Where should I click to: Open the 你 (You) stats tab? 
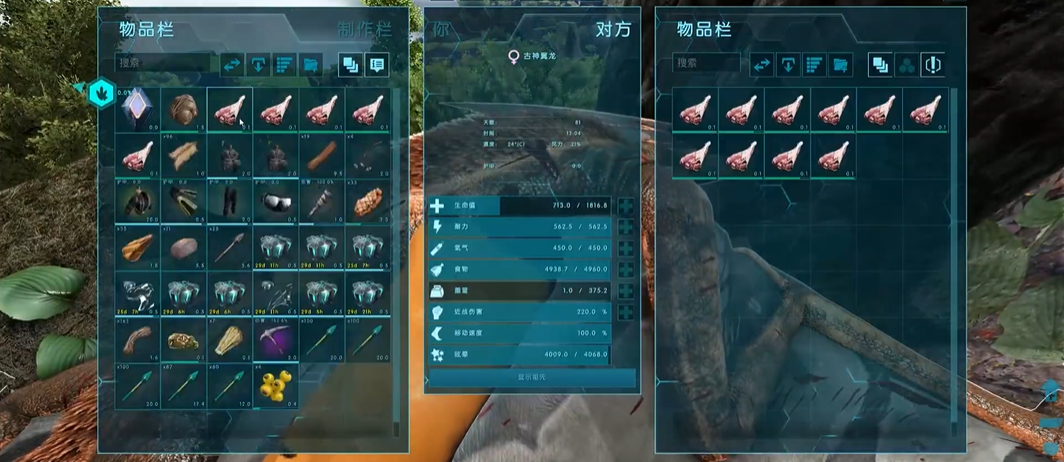click(x=441, y=29)
